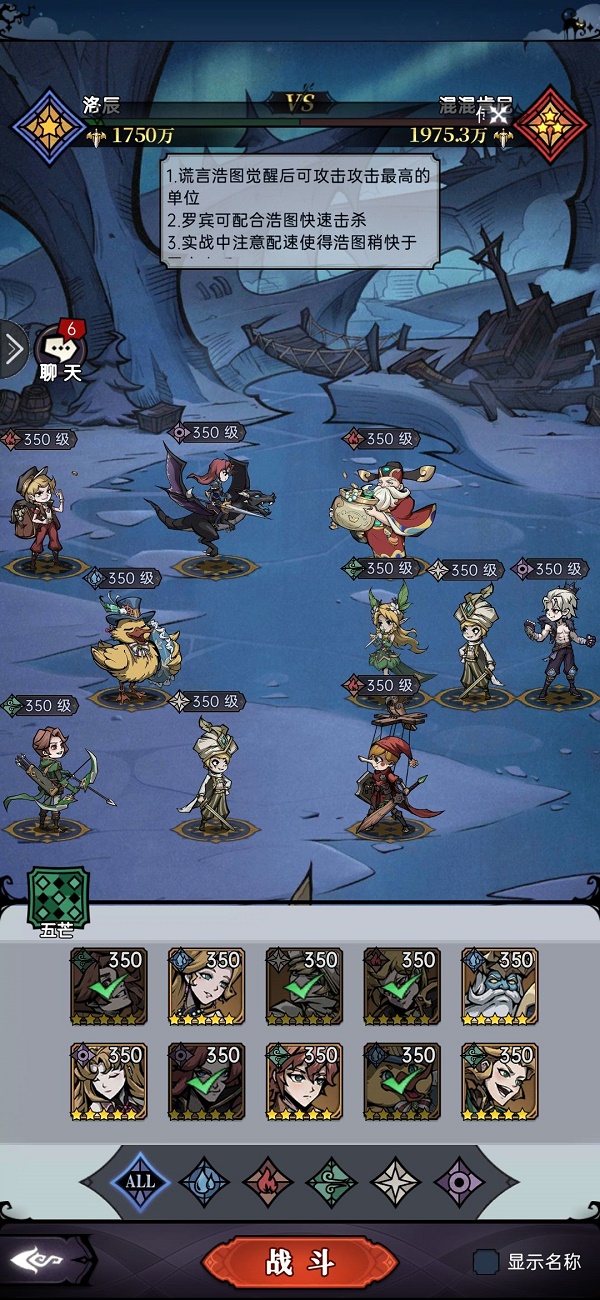Screen dimensions: 600x1300
Task: Select the ALL faction filter
Action: (140, 1181)
